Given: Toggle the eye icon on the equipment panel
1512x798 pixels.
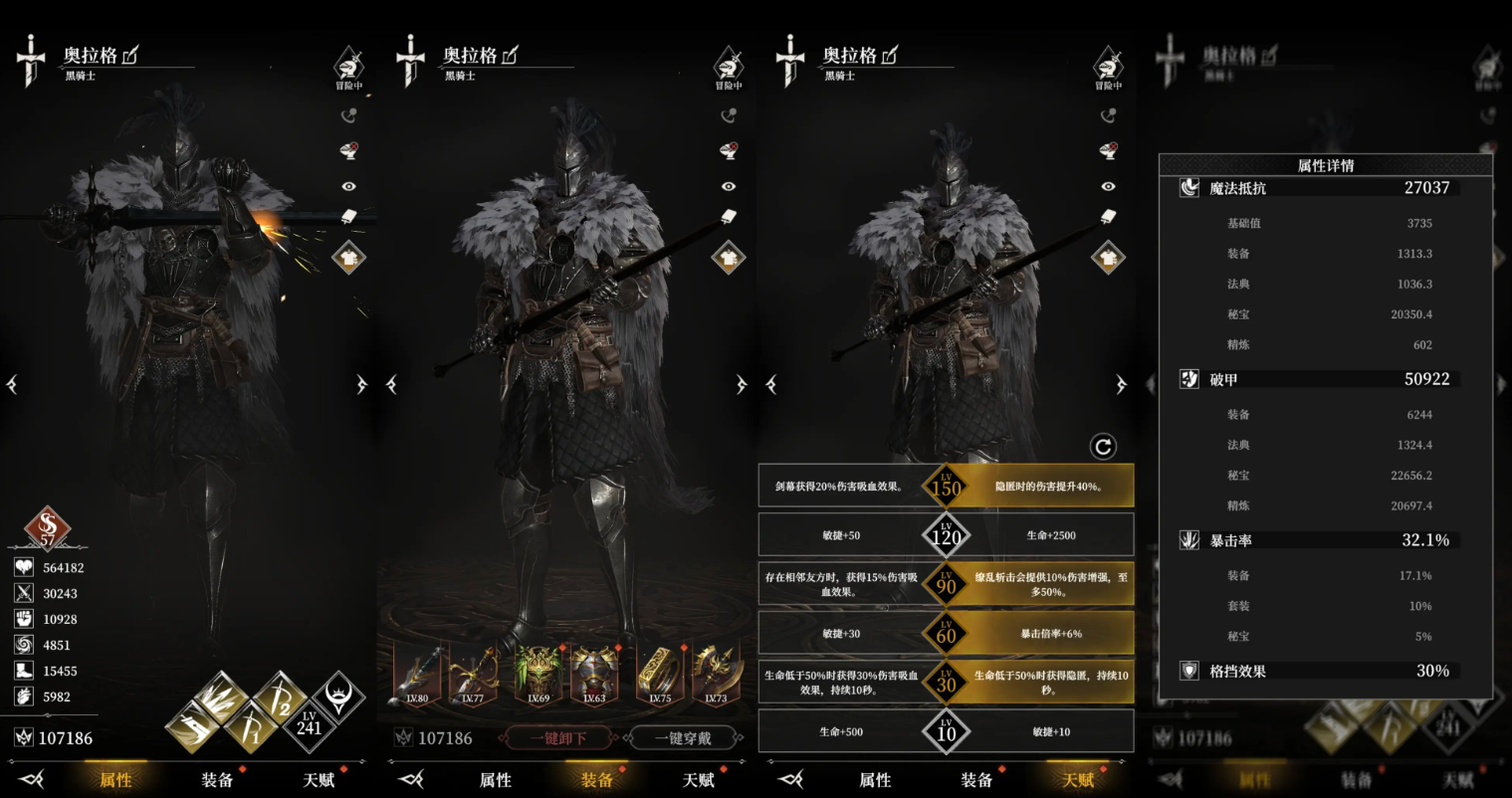Looking at the screenshot, I should [728, 186].
